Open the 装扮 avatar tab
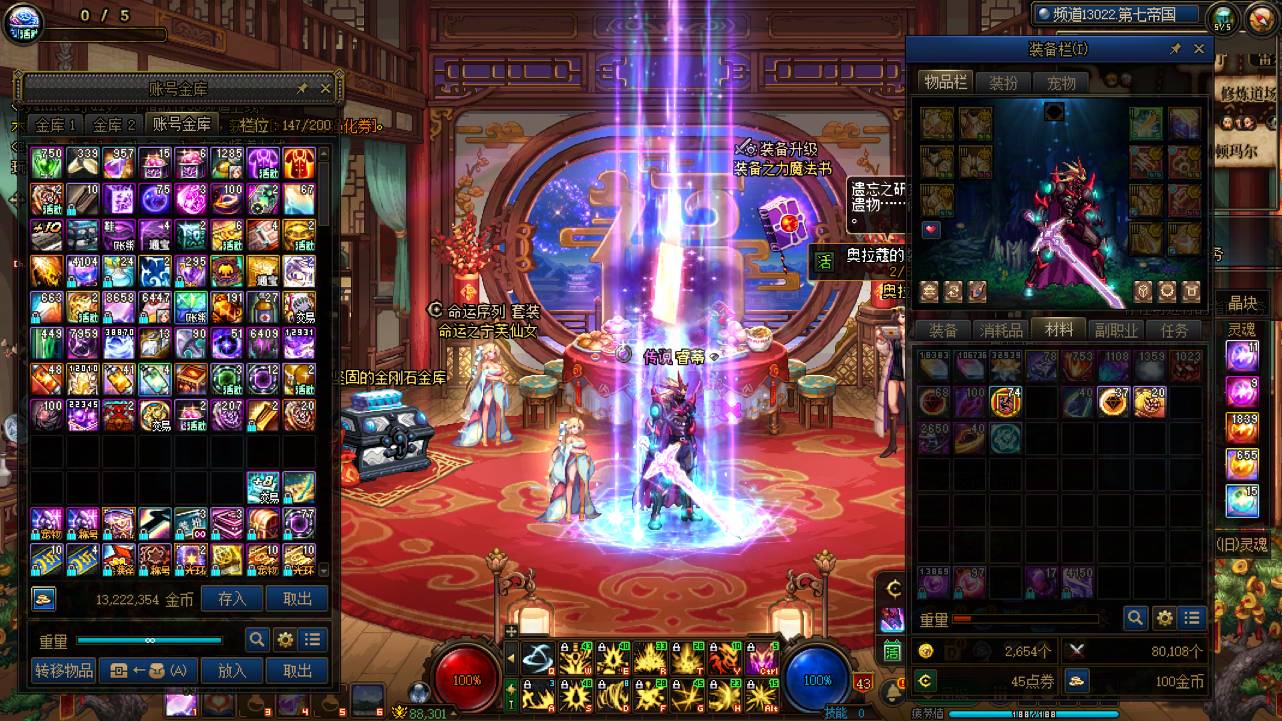The width and height of the screenshot is (1282, 721). pos(1003,83)
